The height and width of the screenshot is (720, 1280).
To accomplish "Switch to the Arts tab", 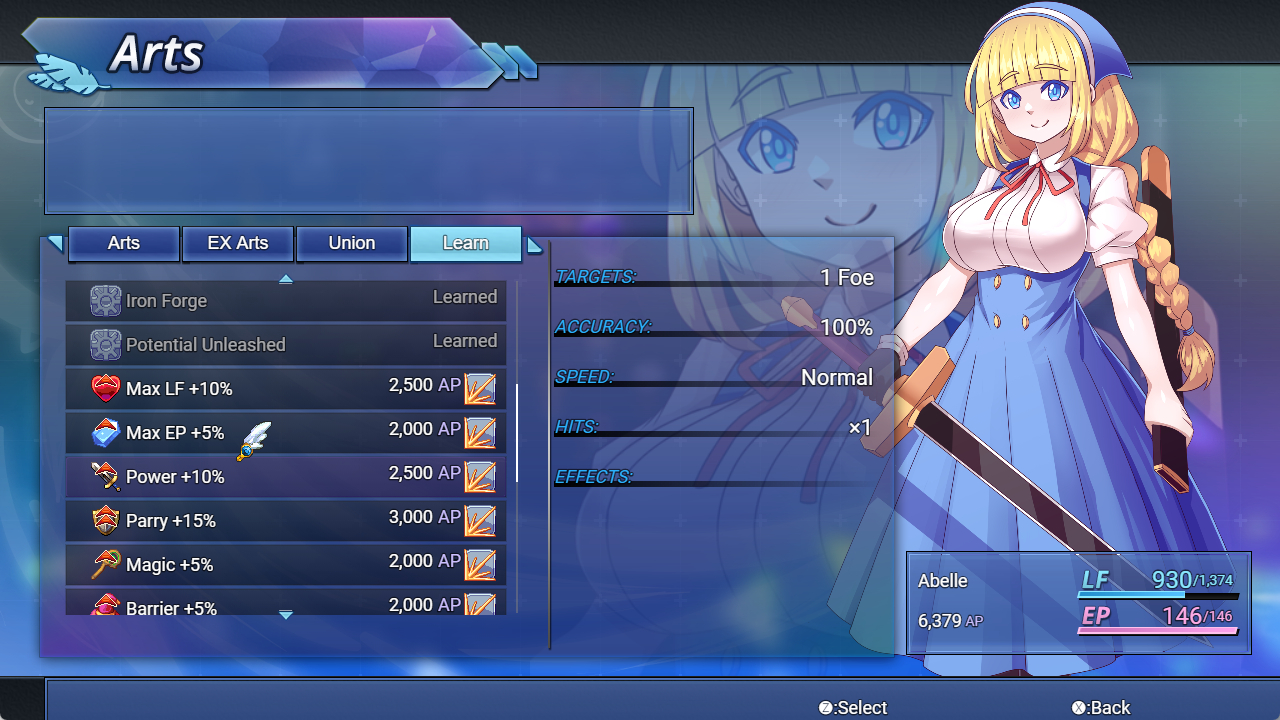I will 124,243.
